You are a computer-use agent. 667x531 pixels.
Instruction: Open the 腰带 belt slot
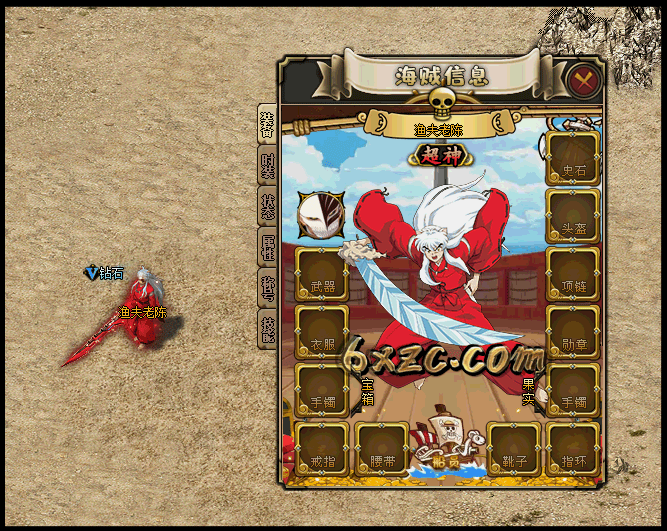pos(381,449)
